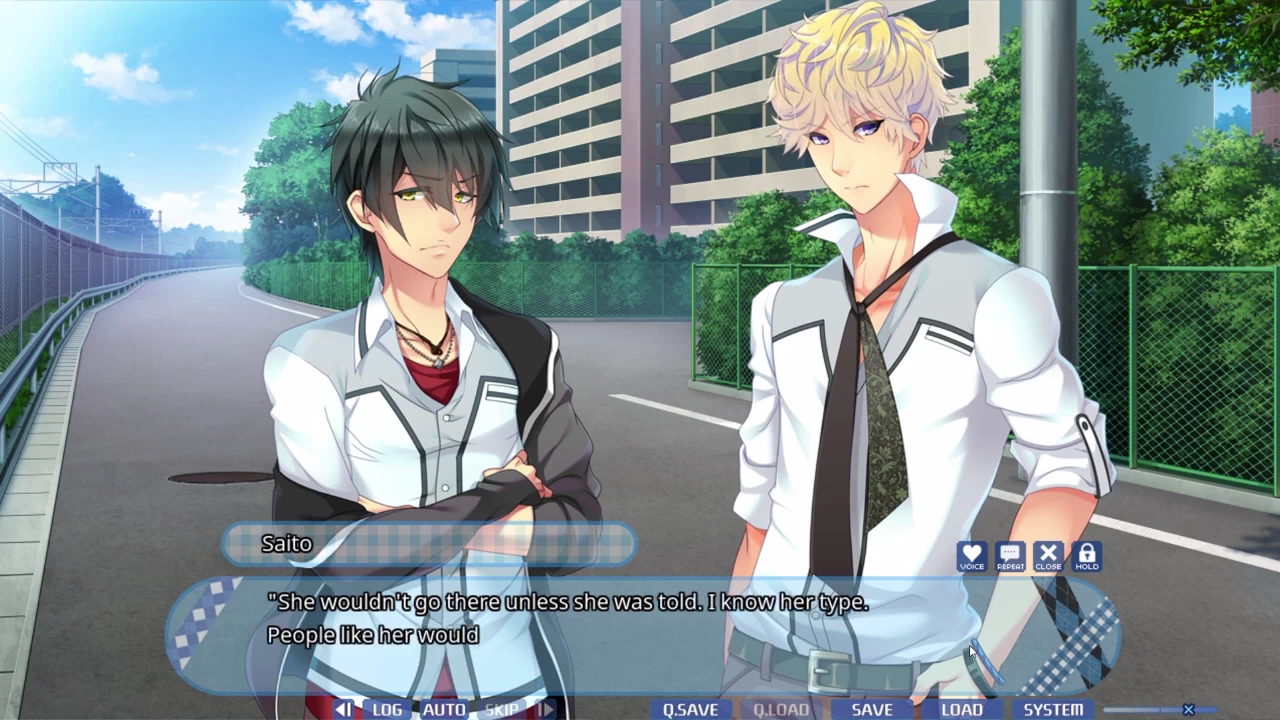Open the SYSTEM settings
Viewport: 1280px width, 720px height.
tap(1053, 709)
